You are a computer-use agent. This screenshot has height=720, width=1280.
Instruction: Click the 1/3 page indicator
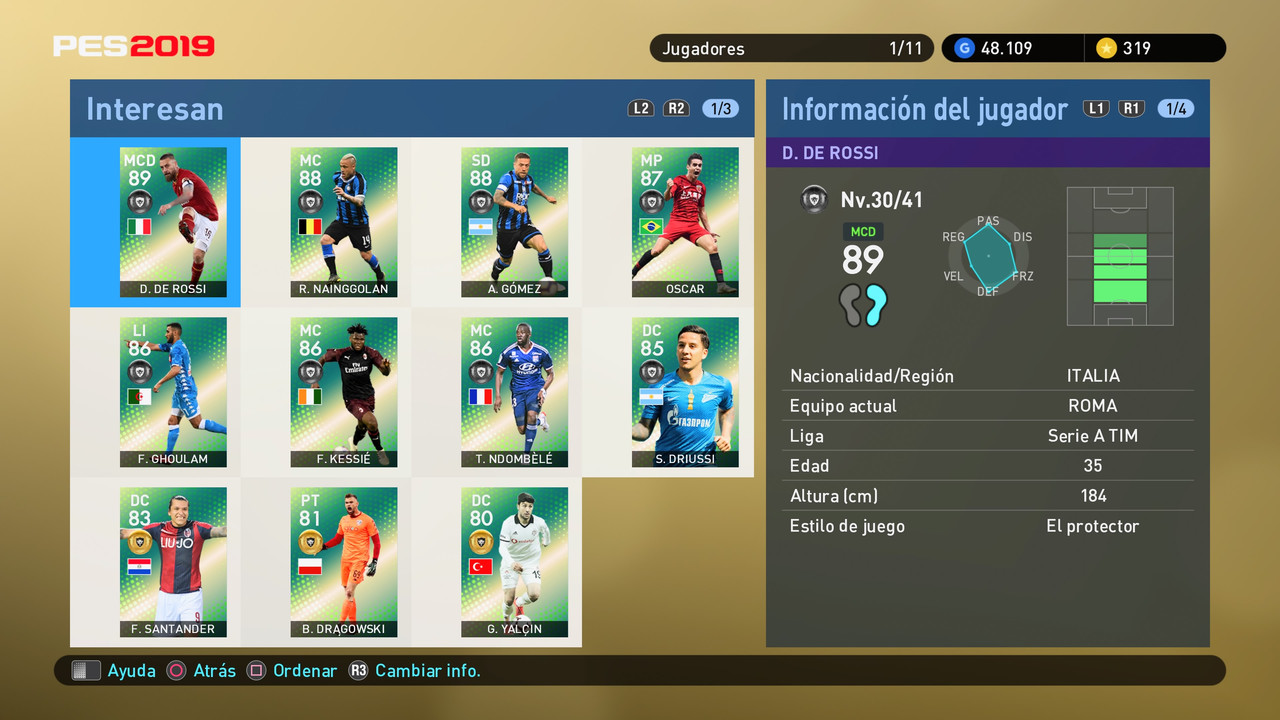point(720,108)
